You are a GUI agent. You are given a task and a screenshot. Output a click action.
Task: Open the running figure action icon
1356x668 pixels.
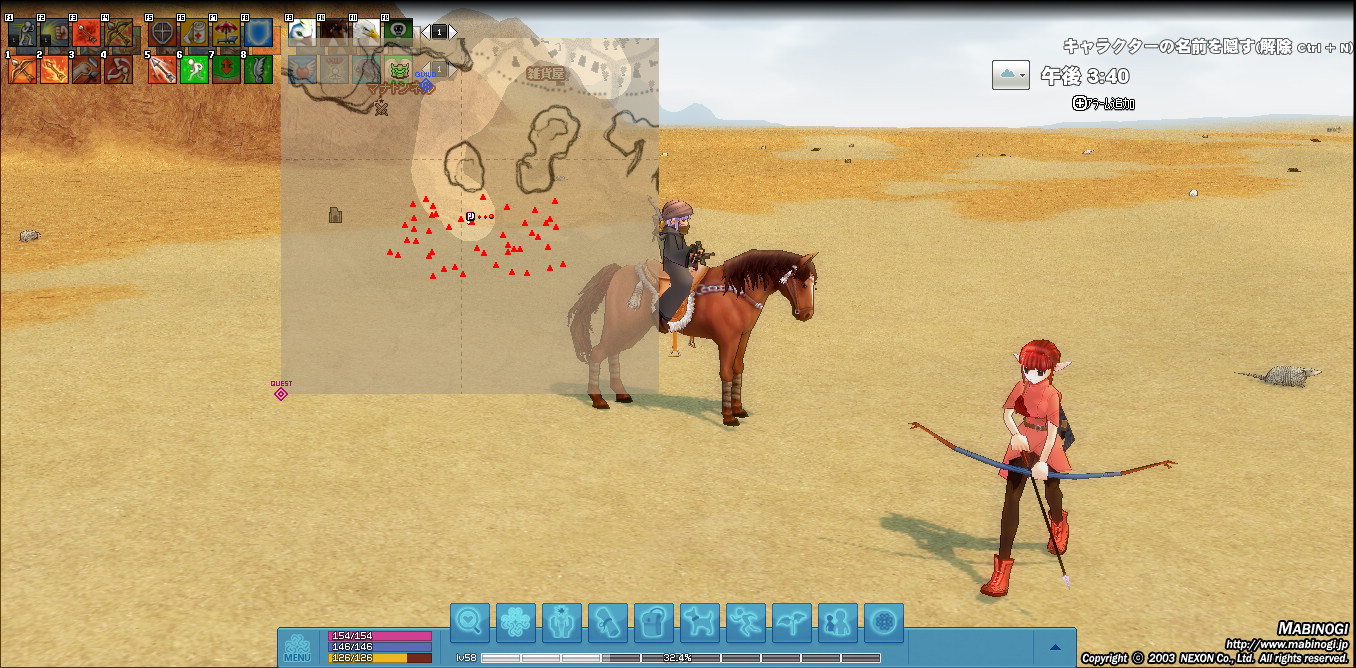pos(745,623)
